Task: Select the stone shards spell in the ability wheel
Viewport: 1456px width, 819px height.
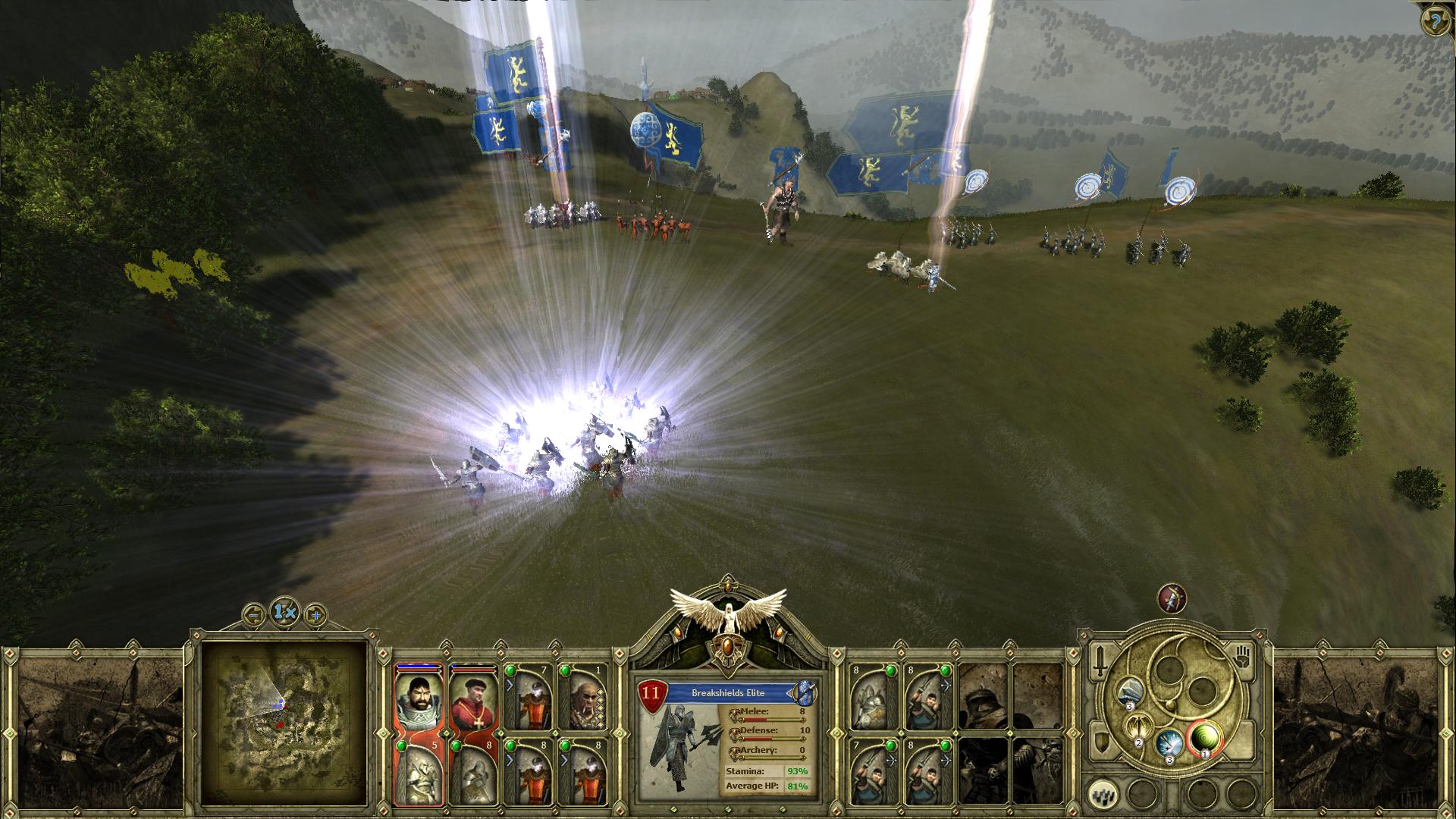Action: coord(1129,692)
